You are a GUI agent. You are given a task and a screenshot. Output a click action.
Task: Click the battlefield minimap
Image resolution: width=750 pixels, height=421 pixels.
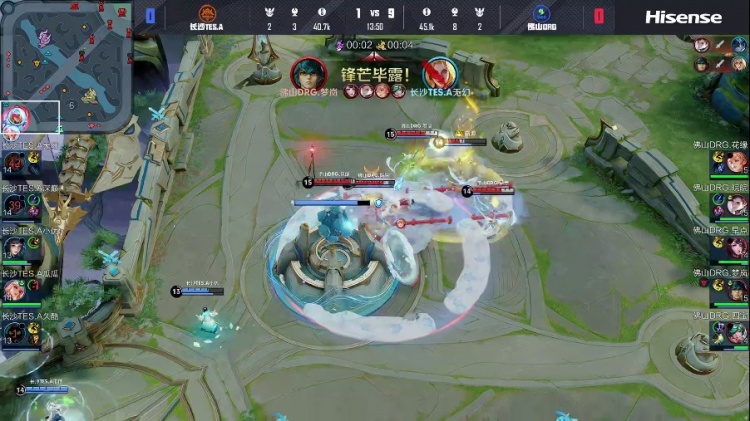pyautogui.click(x=66, y=66)
